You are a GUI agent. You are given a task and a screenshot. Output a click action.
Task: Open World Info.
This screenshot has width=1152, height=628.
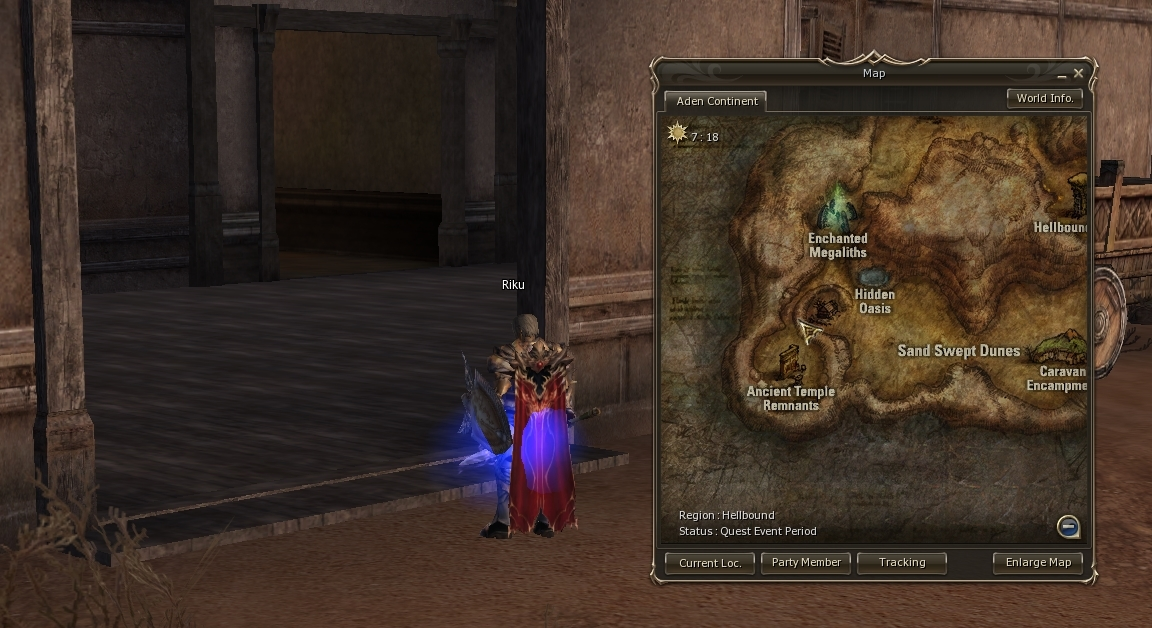(x=1044, y=98)
